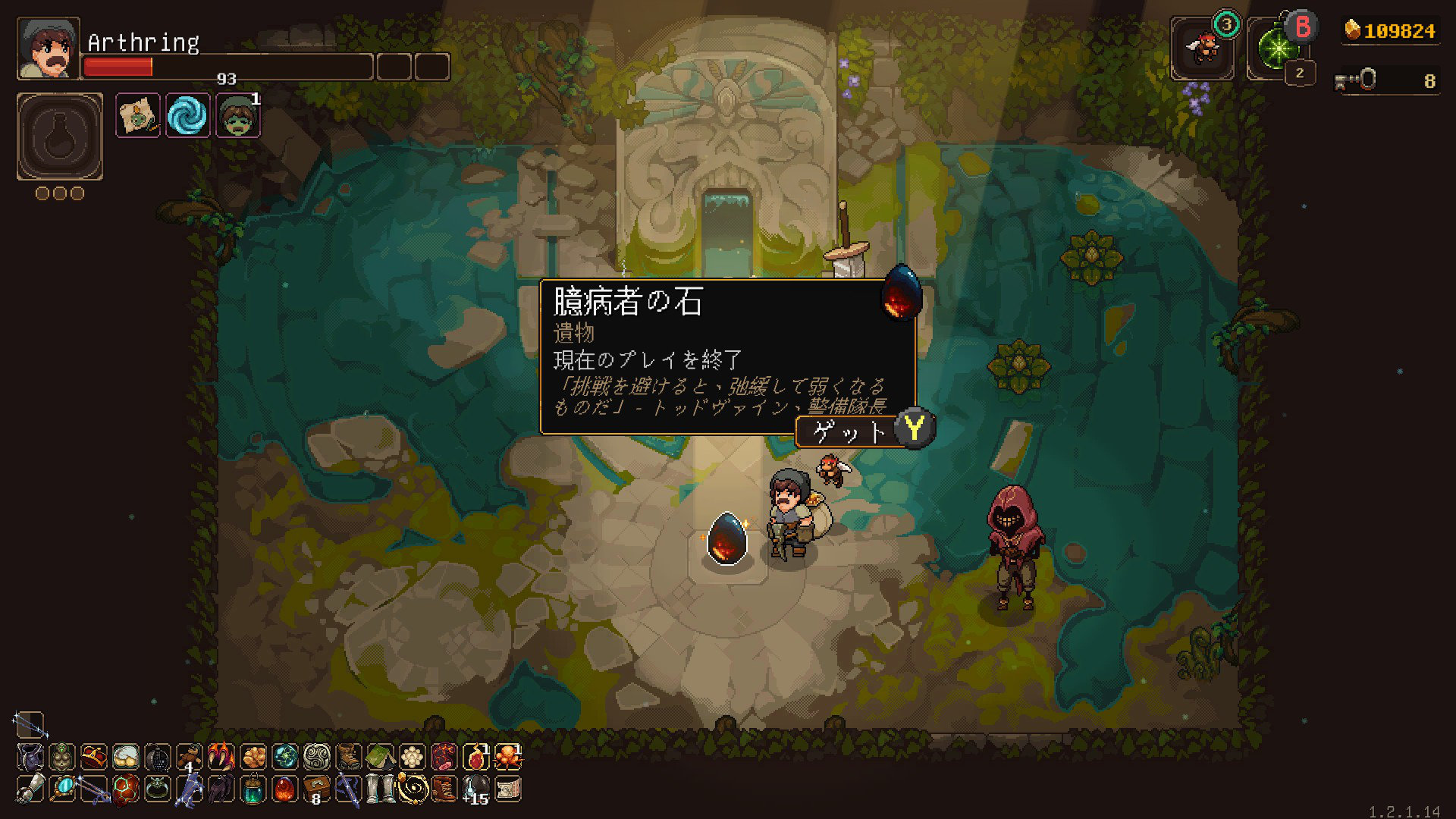Image resolution: width=1456 pixels, height=819 pixels.
Task: Select the hand mirror relic
Action: (x=62, y=789)
